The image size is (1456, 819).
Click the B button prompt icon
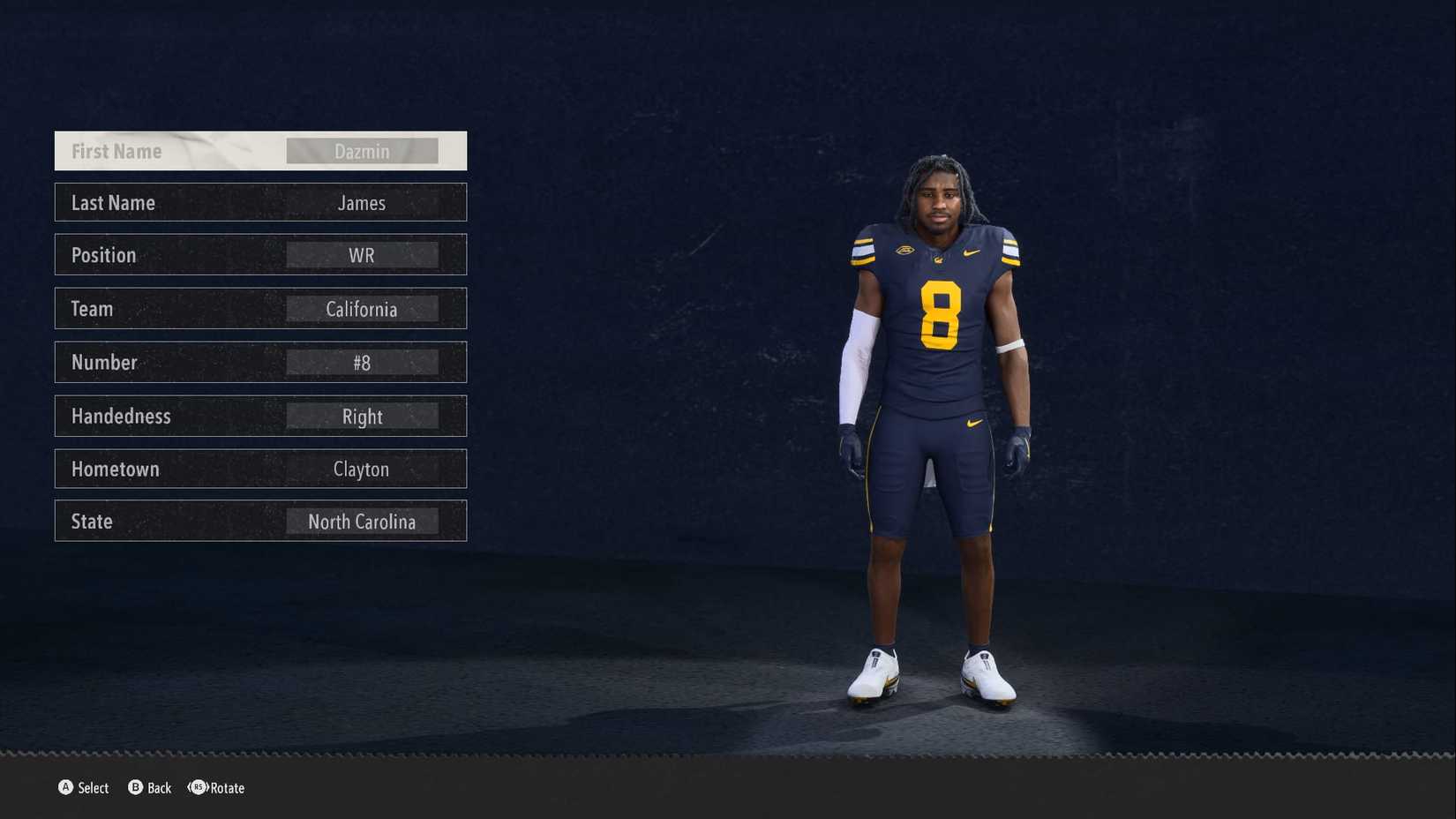[x=134, y=788]
